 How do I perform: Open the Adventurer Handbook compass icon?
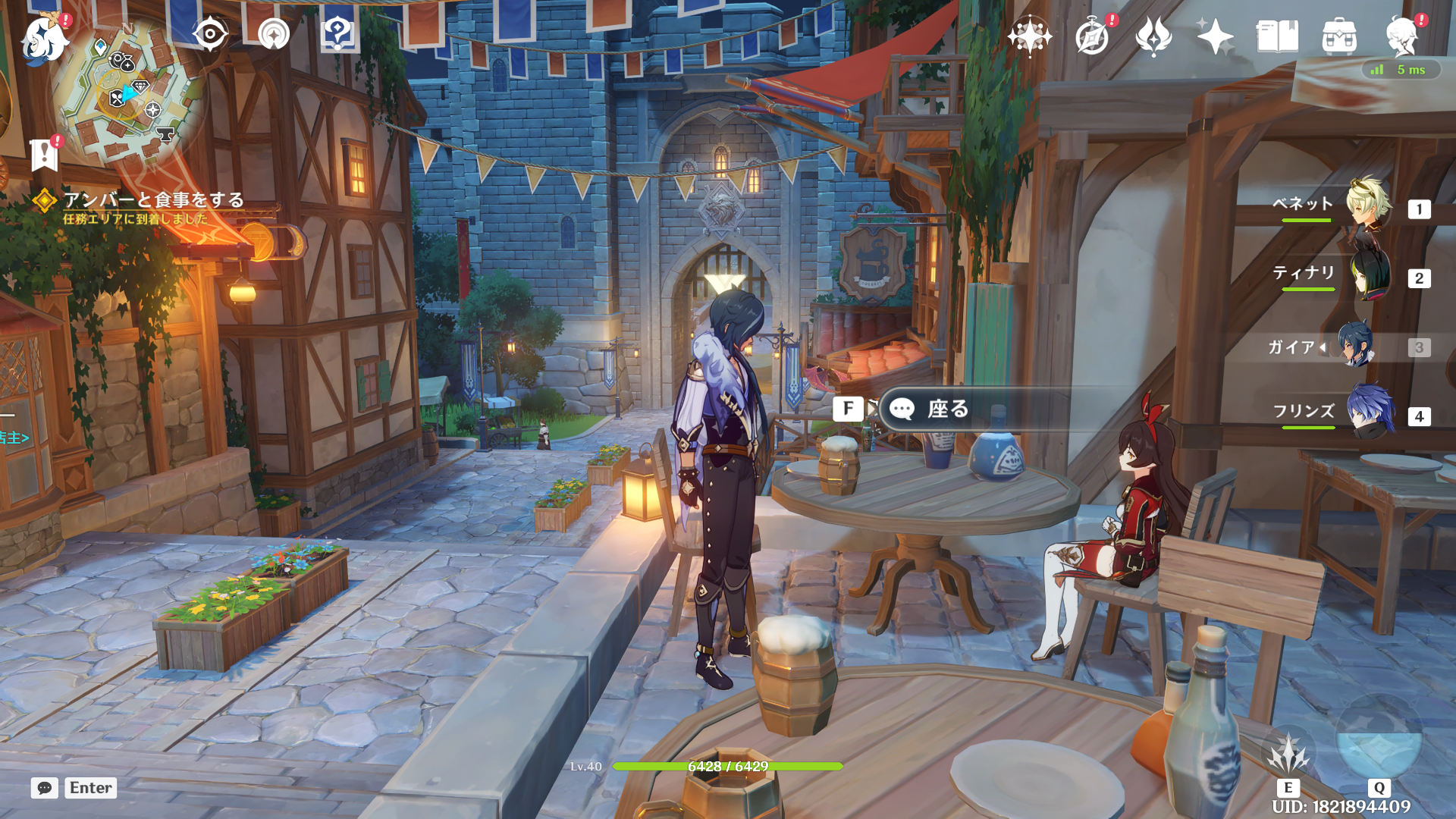point(1092,36)
